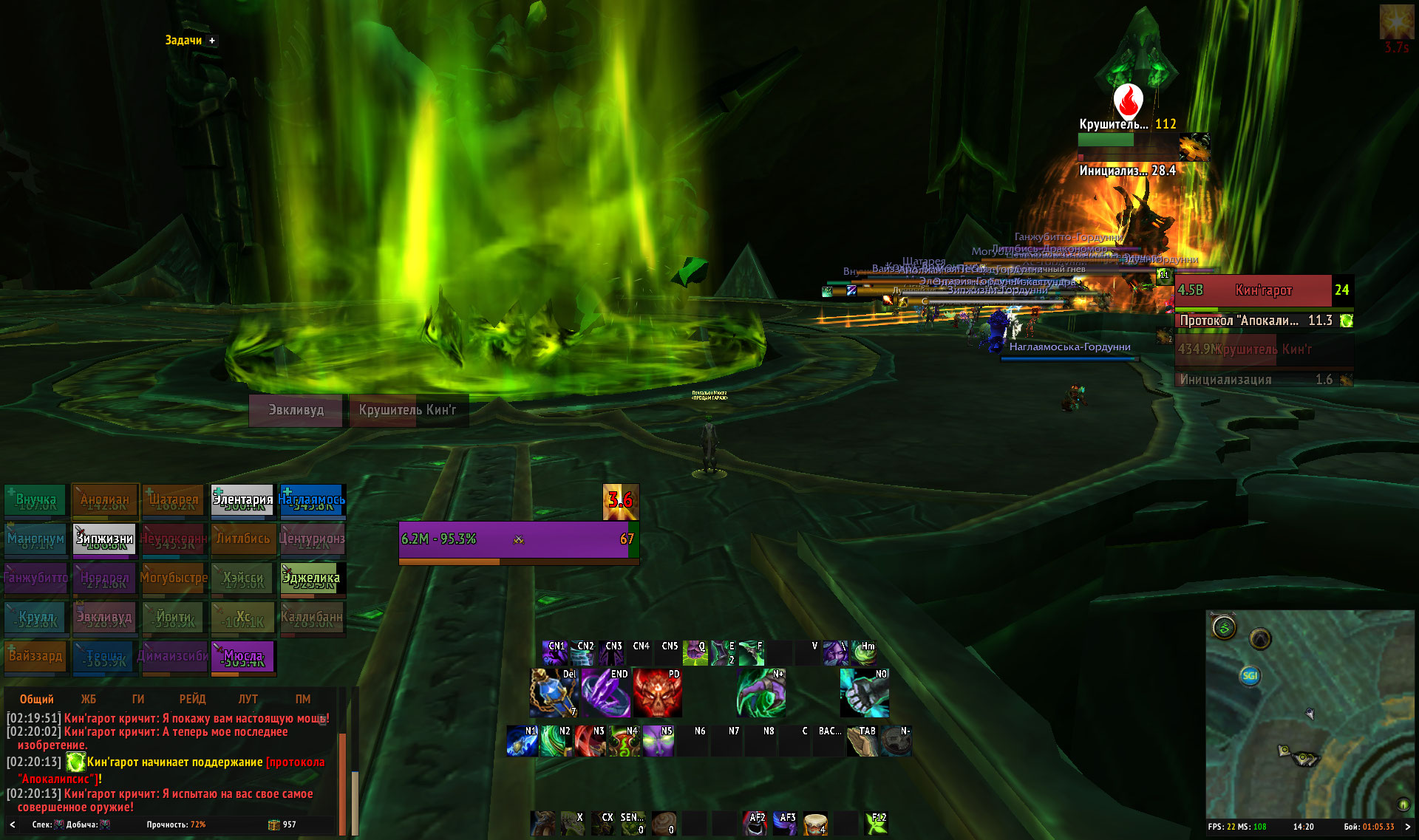Open the ЛУТ chat tab
The image size is (1419, 840).
click(248, 699)
